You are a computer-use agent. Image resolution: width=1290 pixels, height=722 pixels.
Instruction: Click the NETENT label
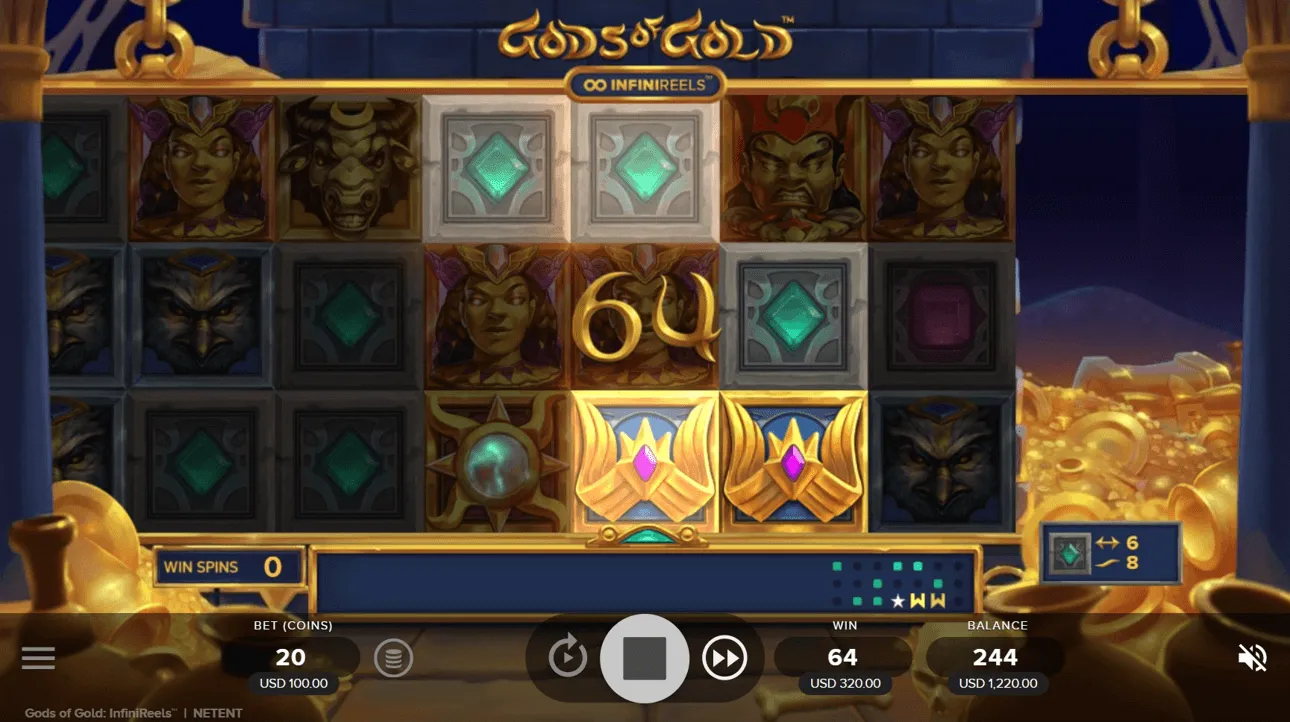tap(219, 712)
